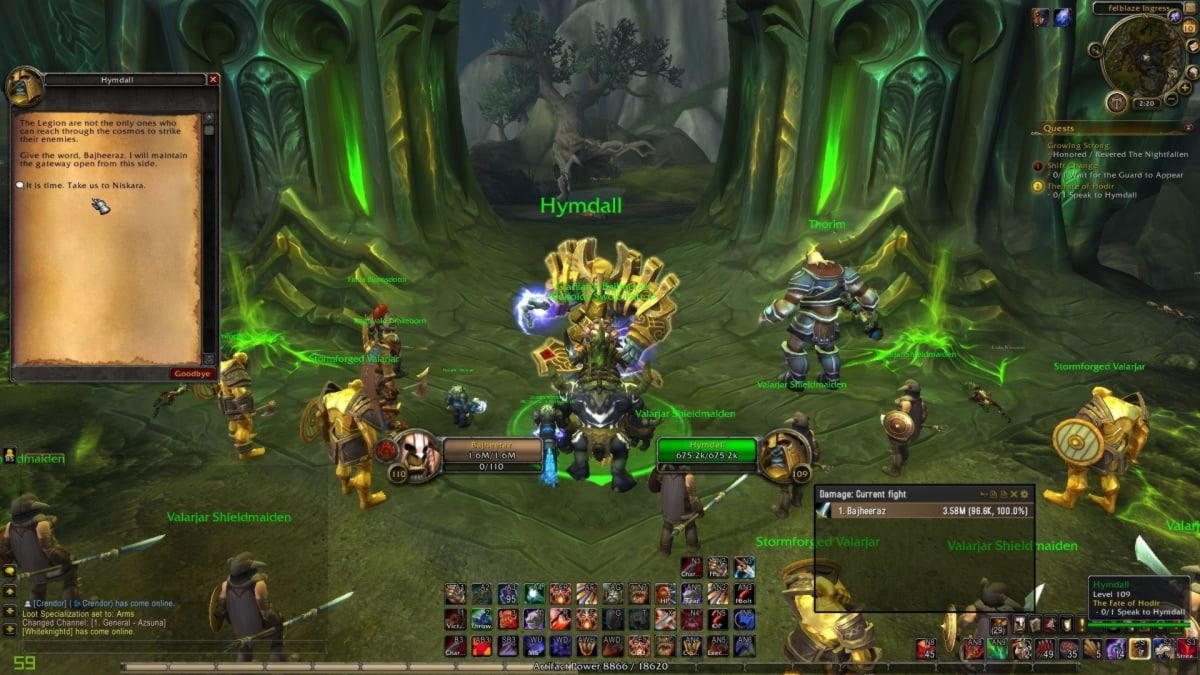This screenshot has width=1200, height=675.
Task: Select the Fate of Hodir quest in tracker
Action: (1081, 185)
